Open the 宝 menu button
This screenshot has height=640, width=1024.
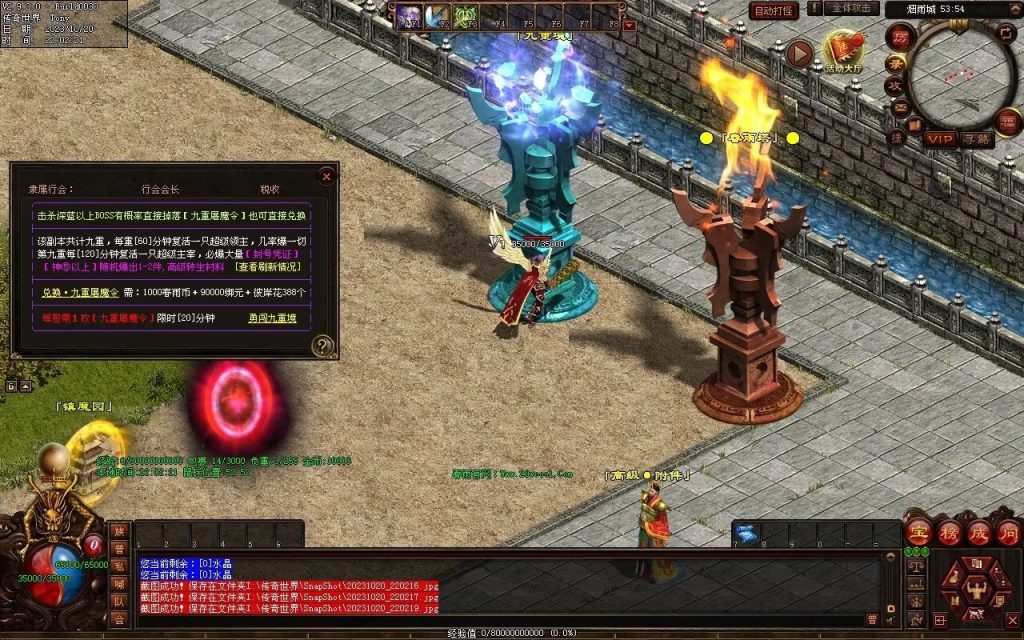(x=919, y=531)
